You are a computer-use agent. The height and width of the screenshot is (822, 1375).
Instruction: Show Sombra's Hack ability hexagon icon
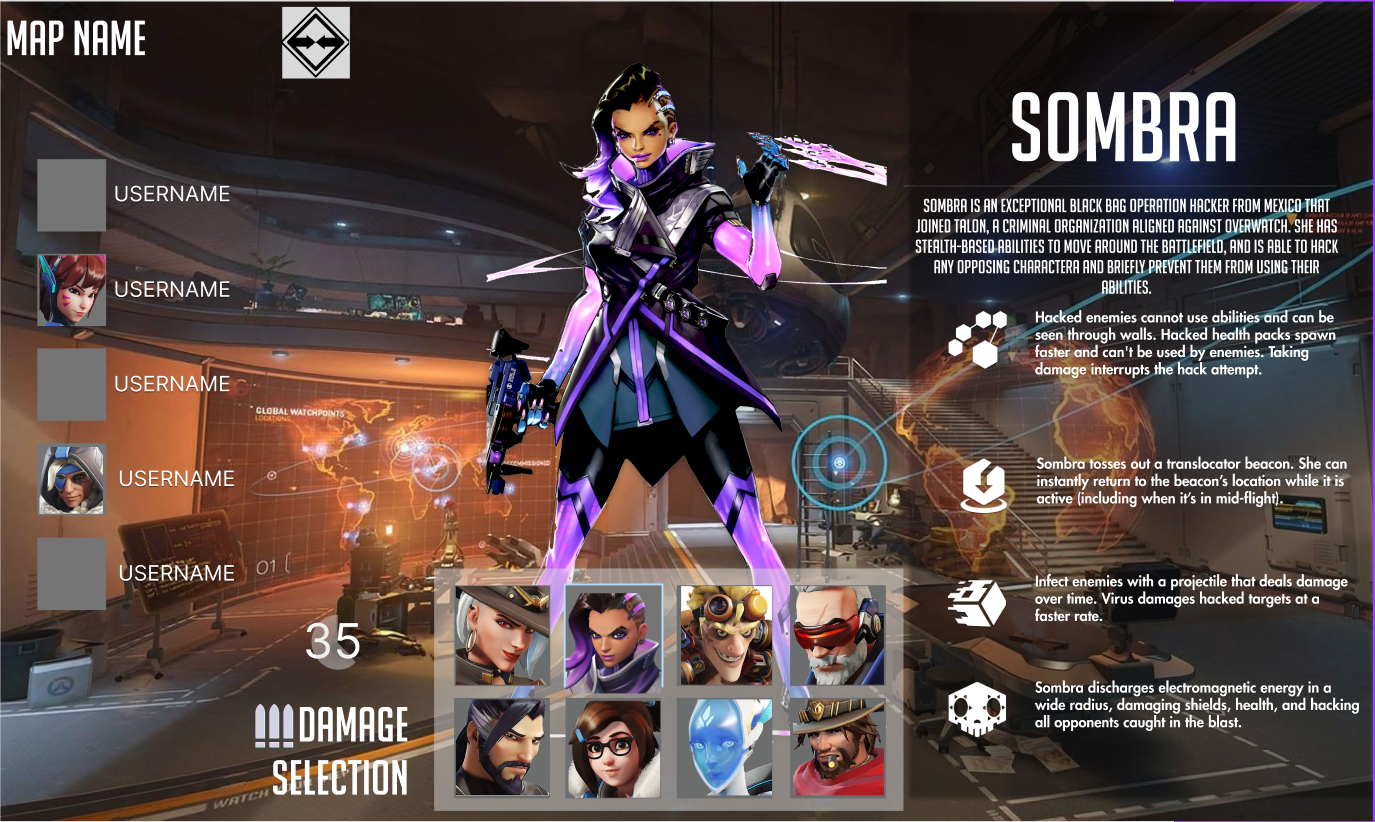click(977, 339)
